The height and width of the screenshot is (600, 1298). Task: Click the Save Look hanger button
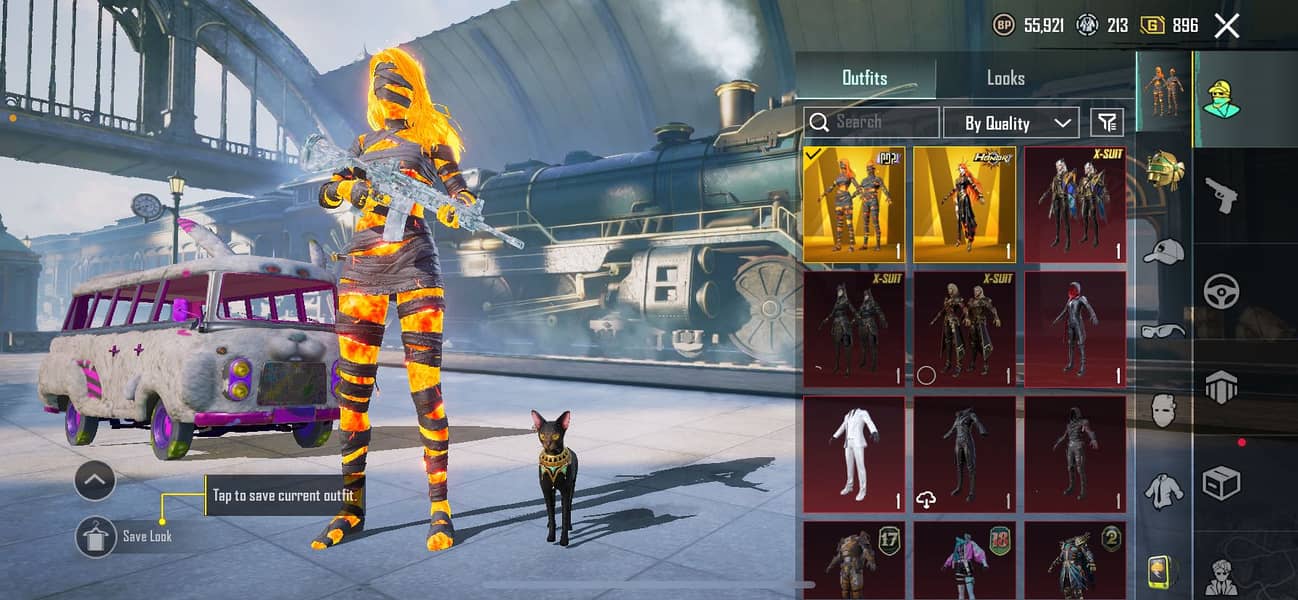96,537
